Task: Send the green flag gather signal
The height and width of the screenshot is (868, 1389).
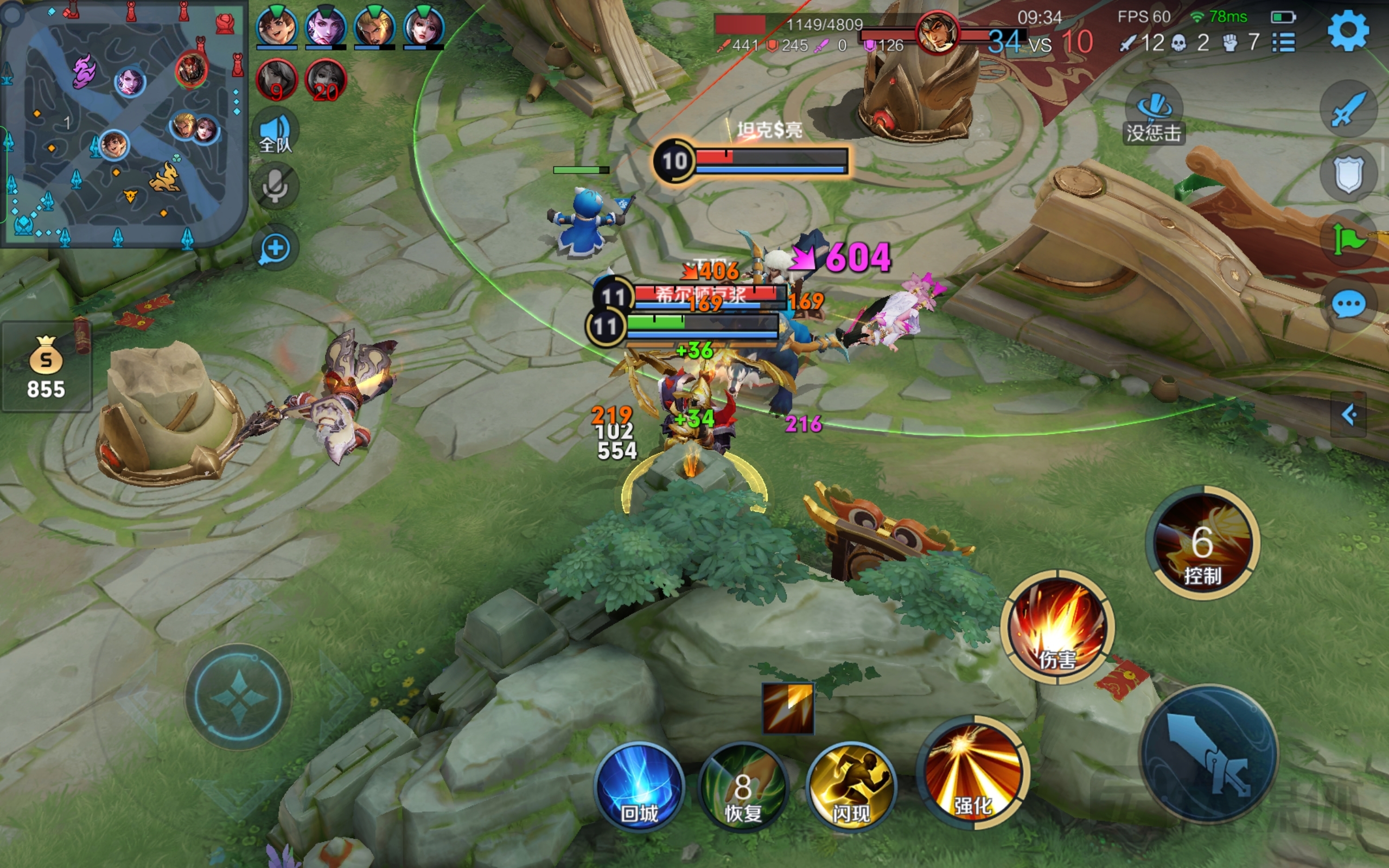Action: tap(1348, 239)
